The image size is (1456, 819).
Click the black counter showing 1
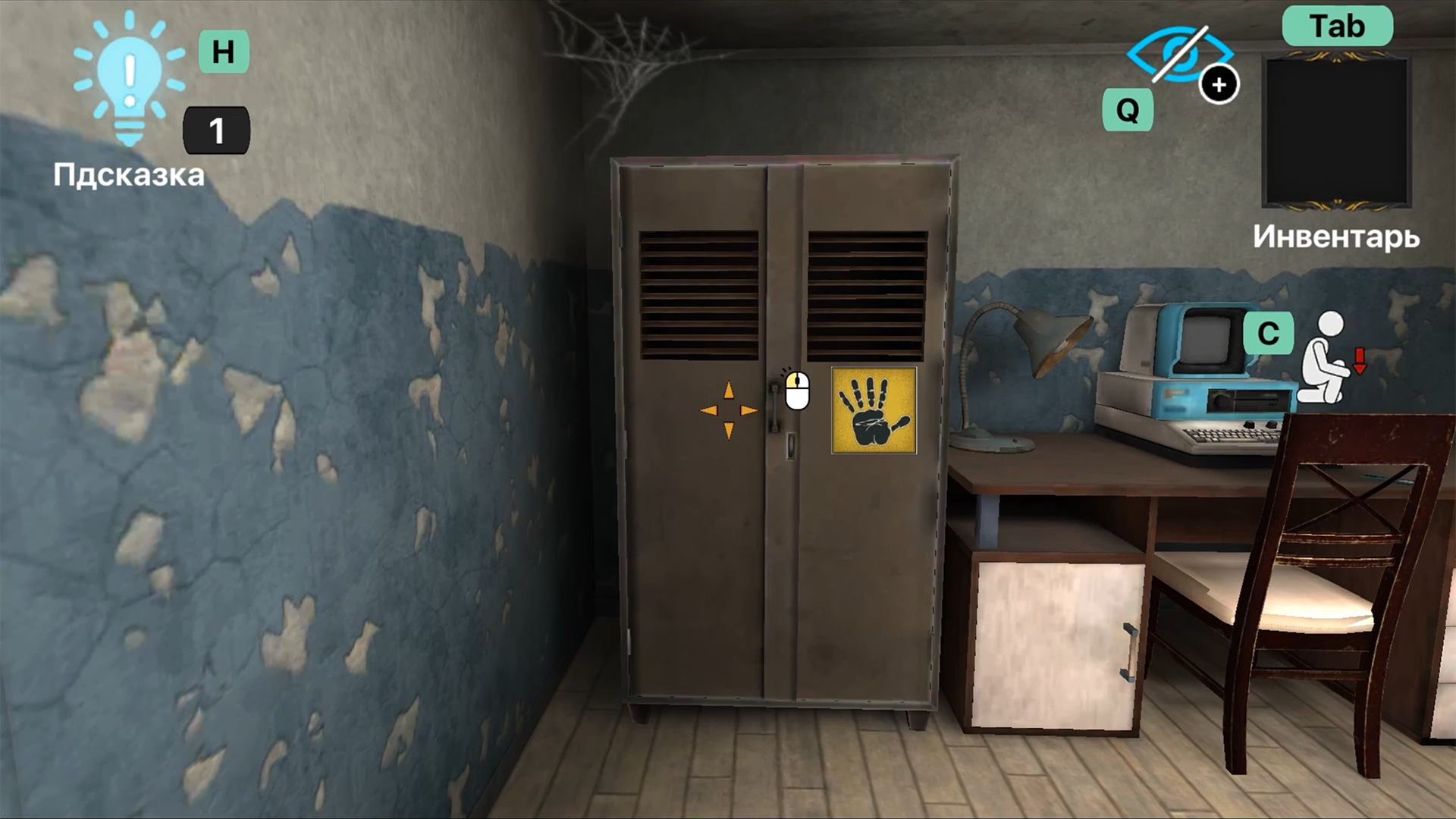(x=216, y=130)
